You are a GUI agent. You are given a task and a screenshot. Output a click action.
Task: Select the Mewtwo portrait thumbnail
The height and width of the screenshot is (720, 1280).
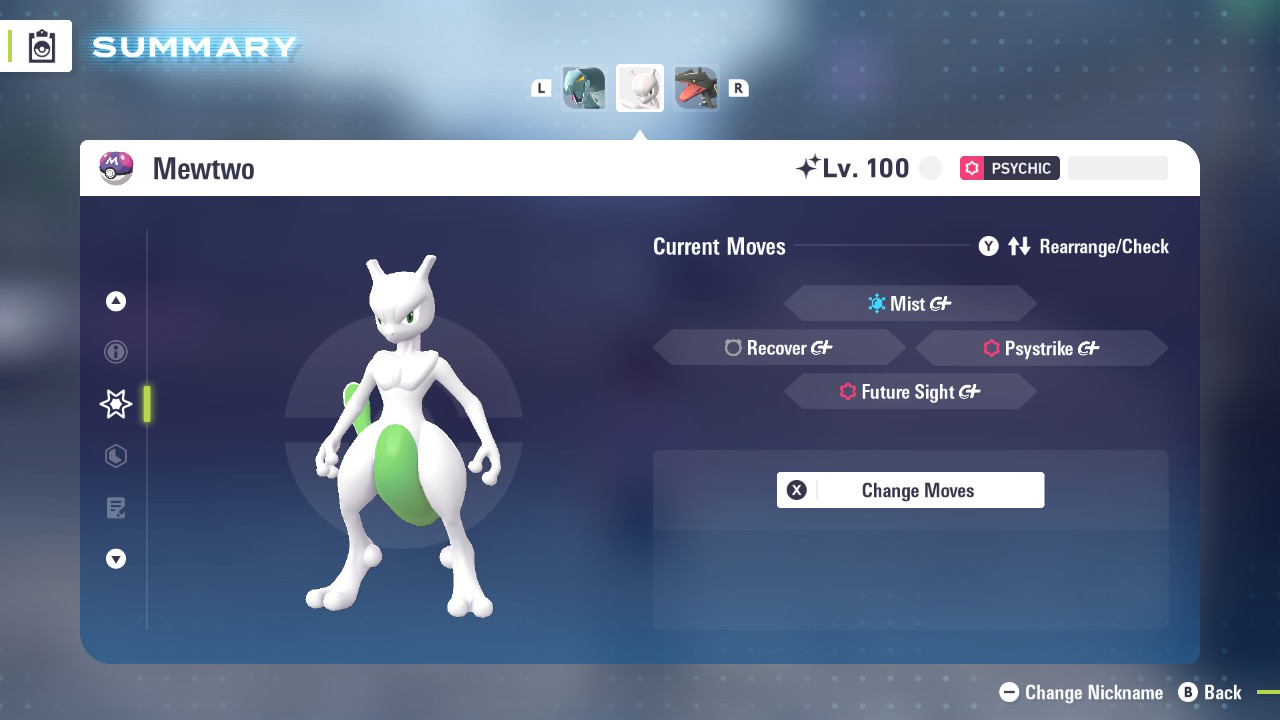coord(640,87)
